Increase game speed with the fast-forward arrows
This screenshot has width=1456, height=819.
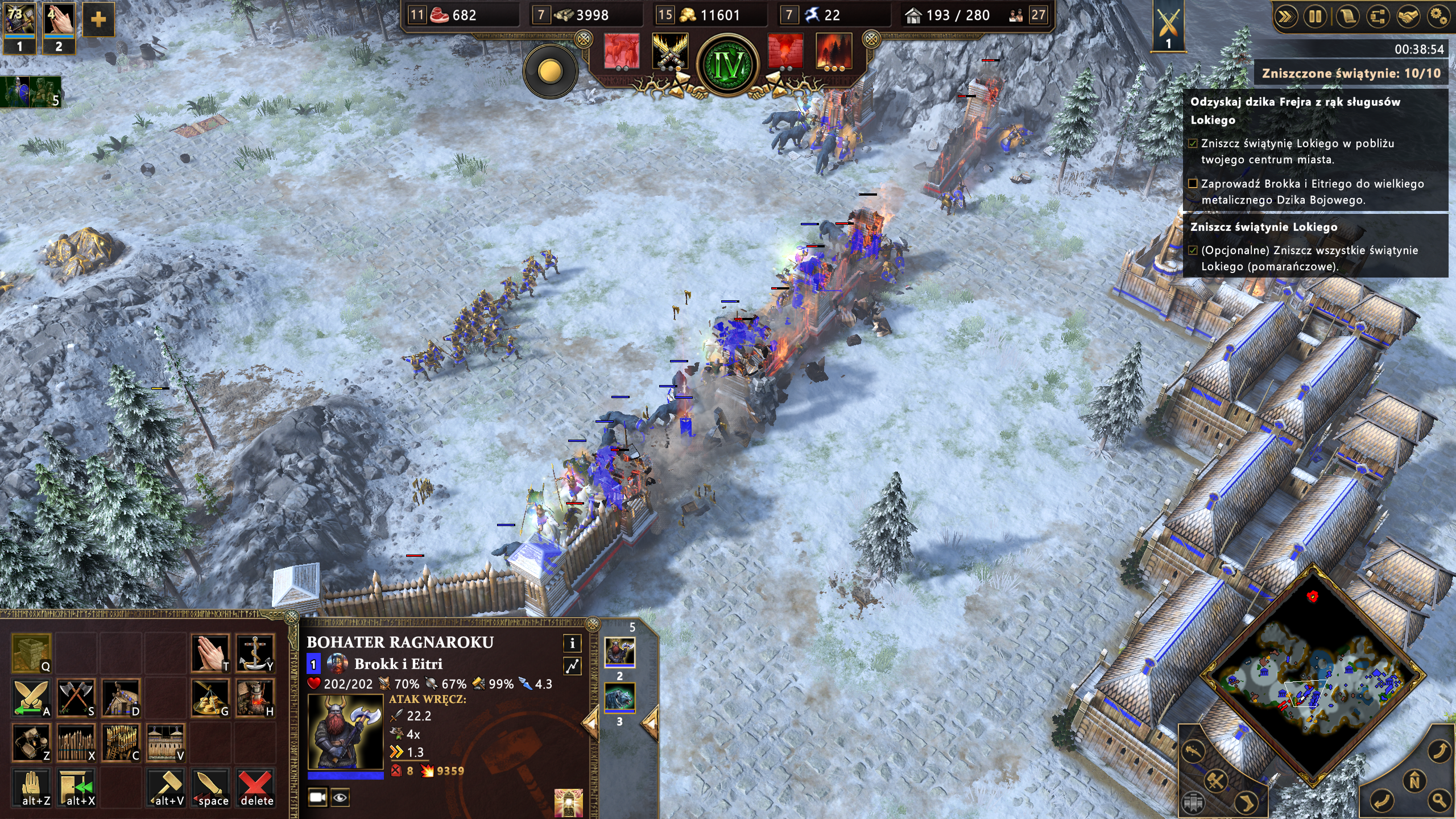coord(1285,17)
